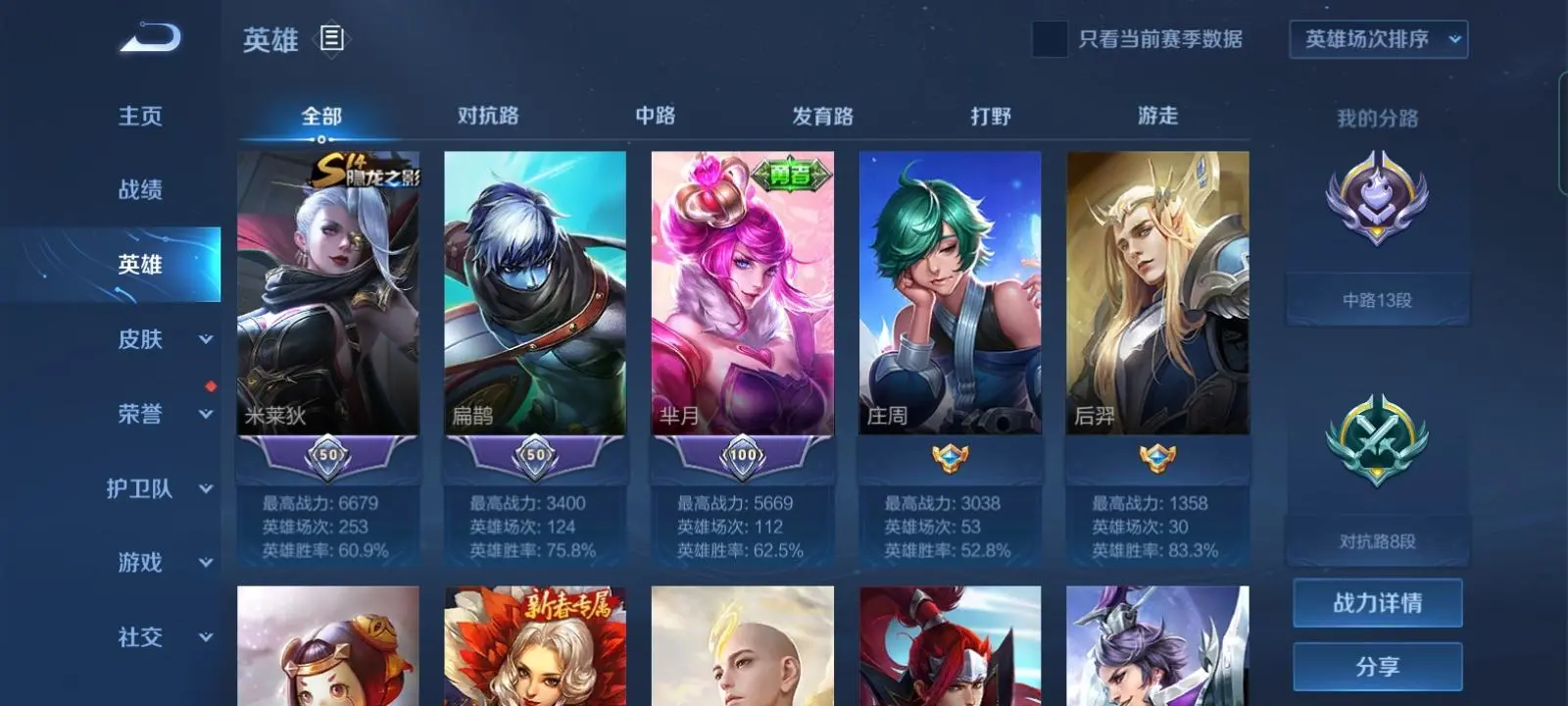
Task: Select the 全部 heroes tab
Action: [x=323, y=116]
